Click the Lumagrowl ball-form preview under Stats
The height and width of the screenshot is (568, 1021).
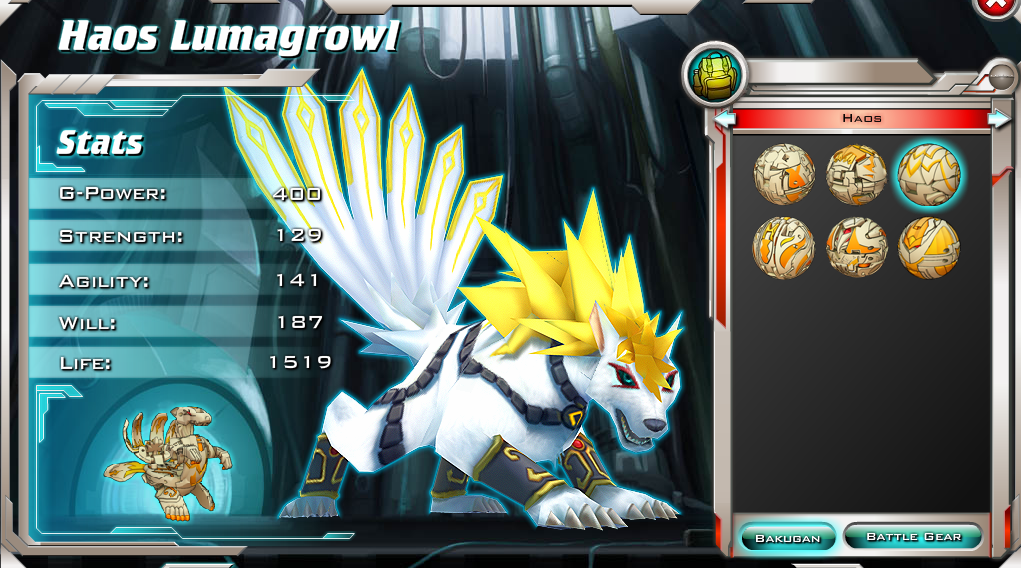pos(176,463)
